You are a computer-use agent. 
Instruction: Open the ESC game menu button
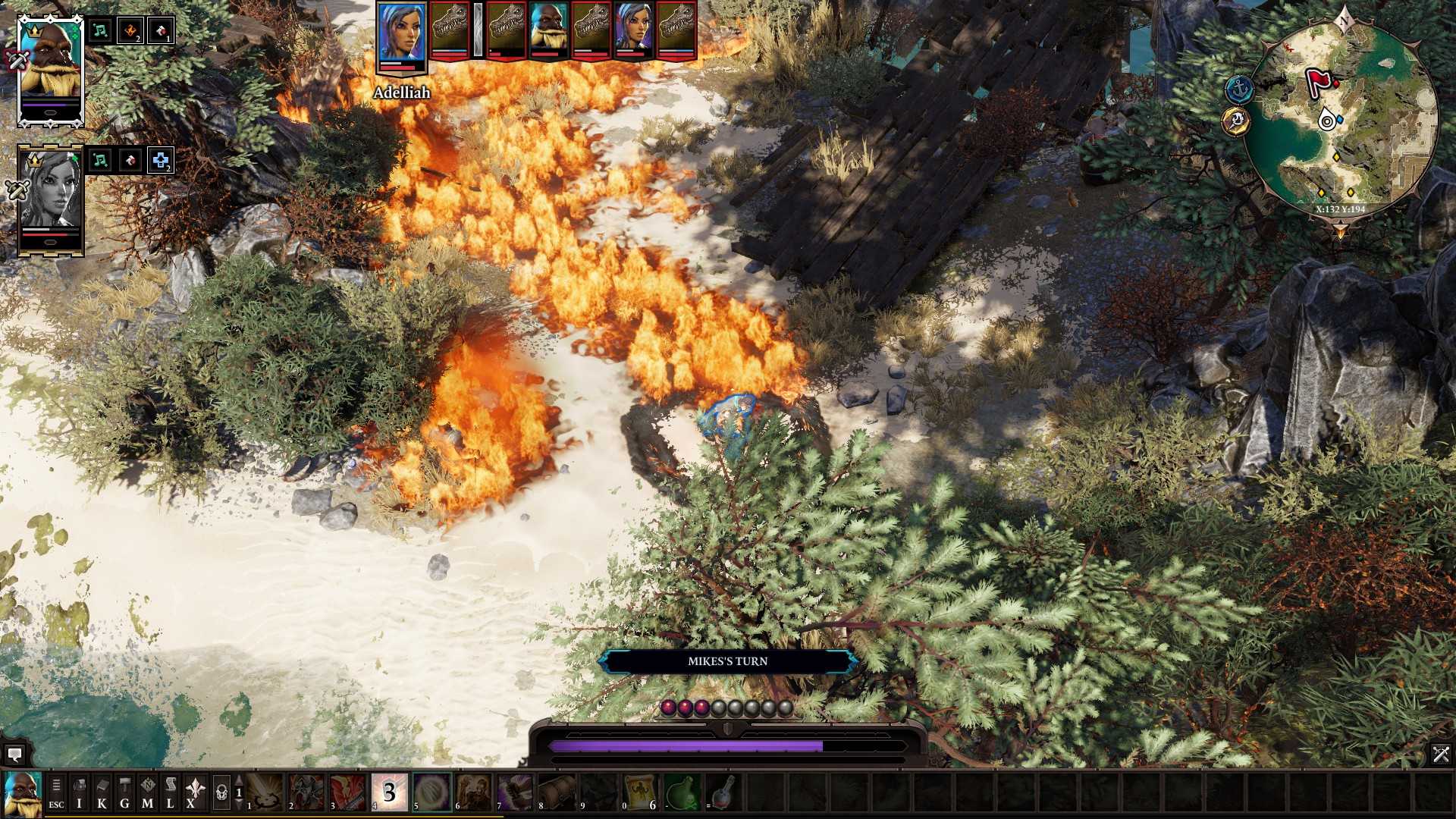pos(56,793)
